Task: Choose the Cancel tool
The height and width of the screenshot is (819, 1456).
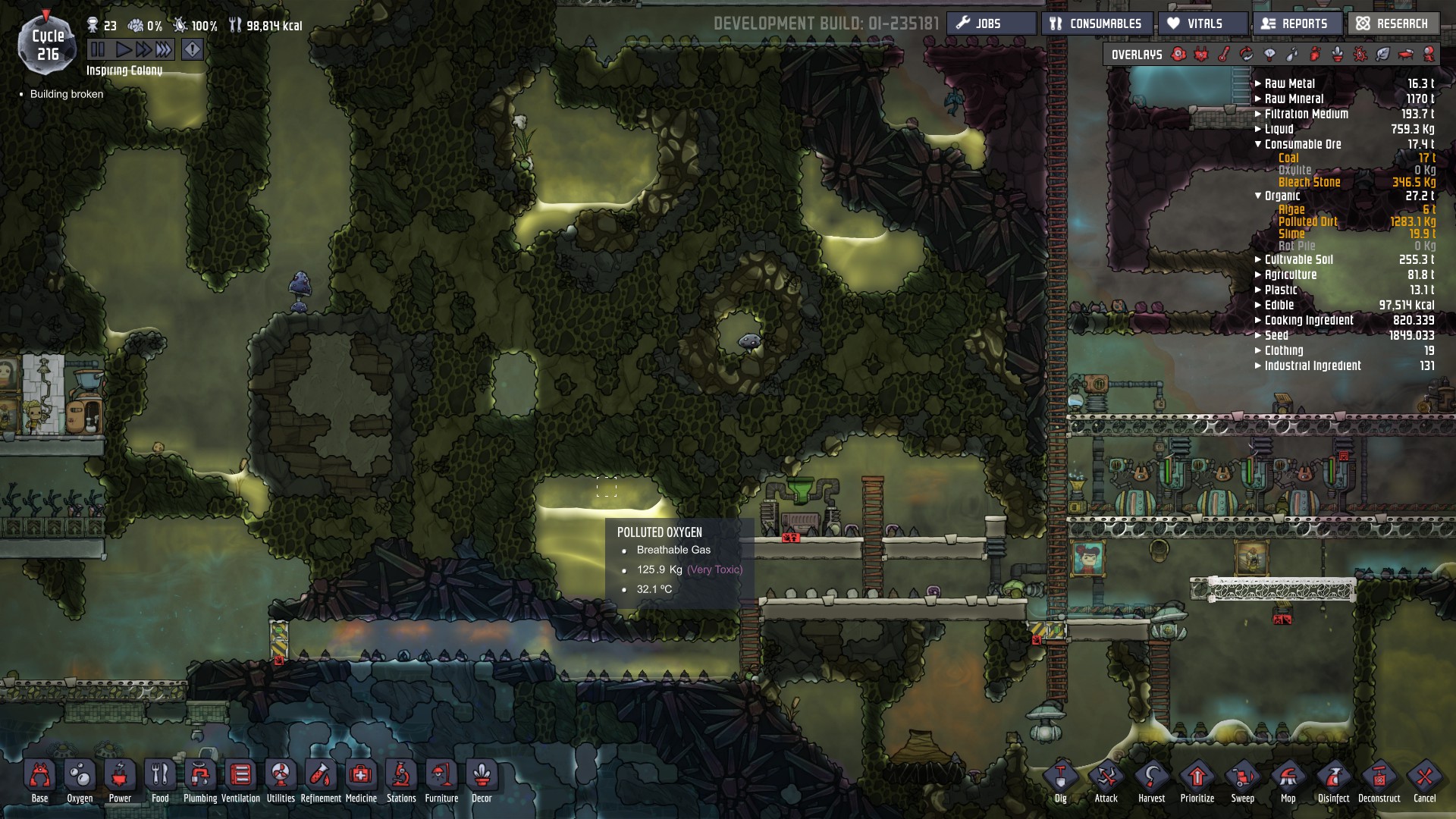Action: click(x=1424, y=780)
